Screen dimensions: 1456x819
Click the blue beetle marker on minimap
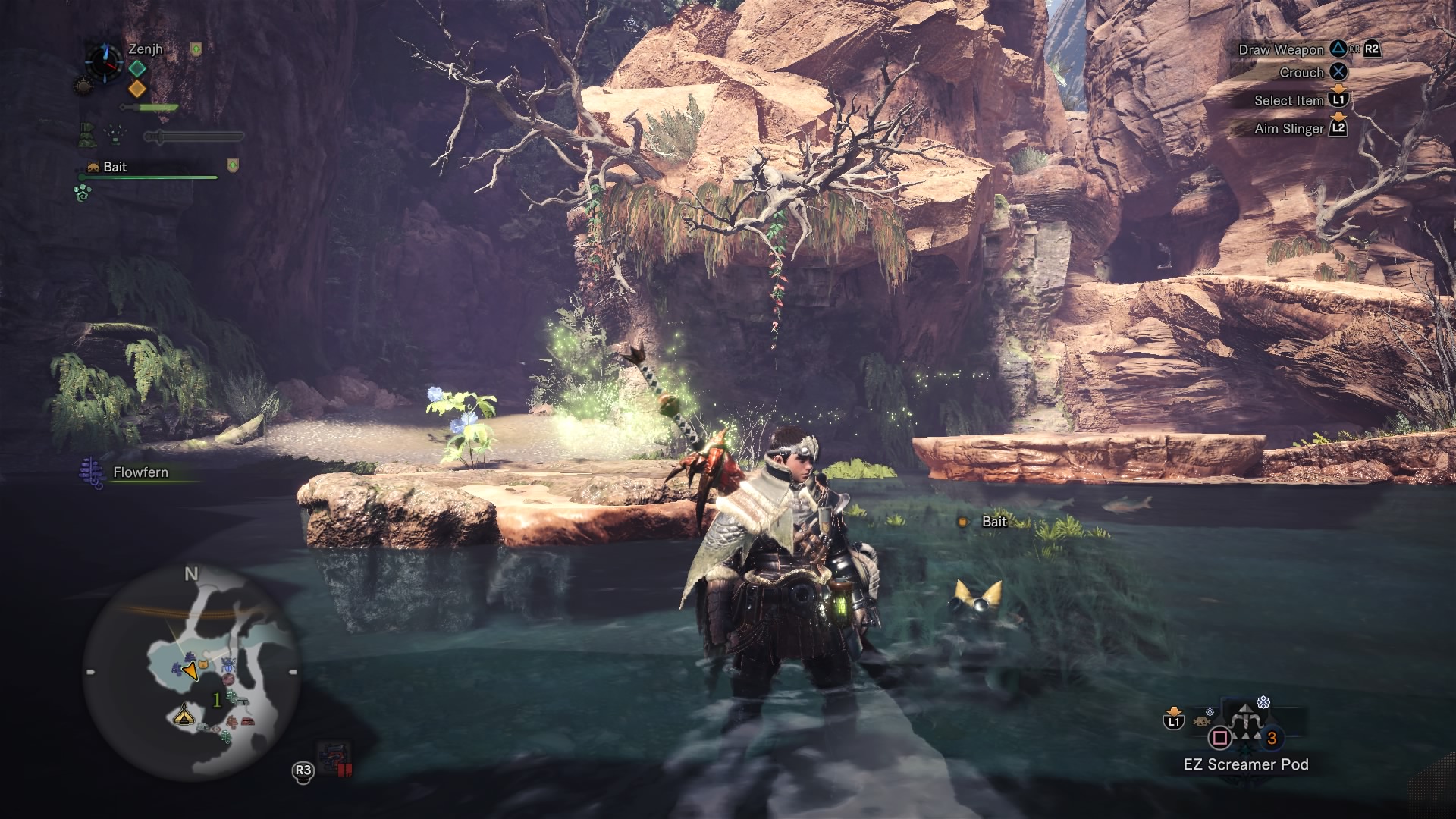tap(227, 666)
